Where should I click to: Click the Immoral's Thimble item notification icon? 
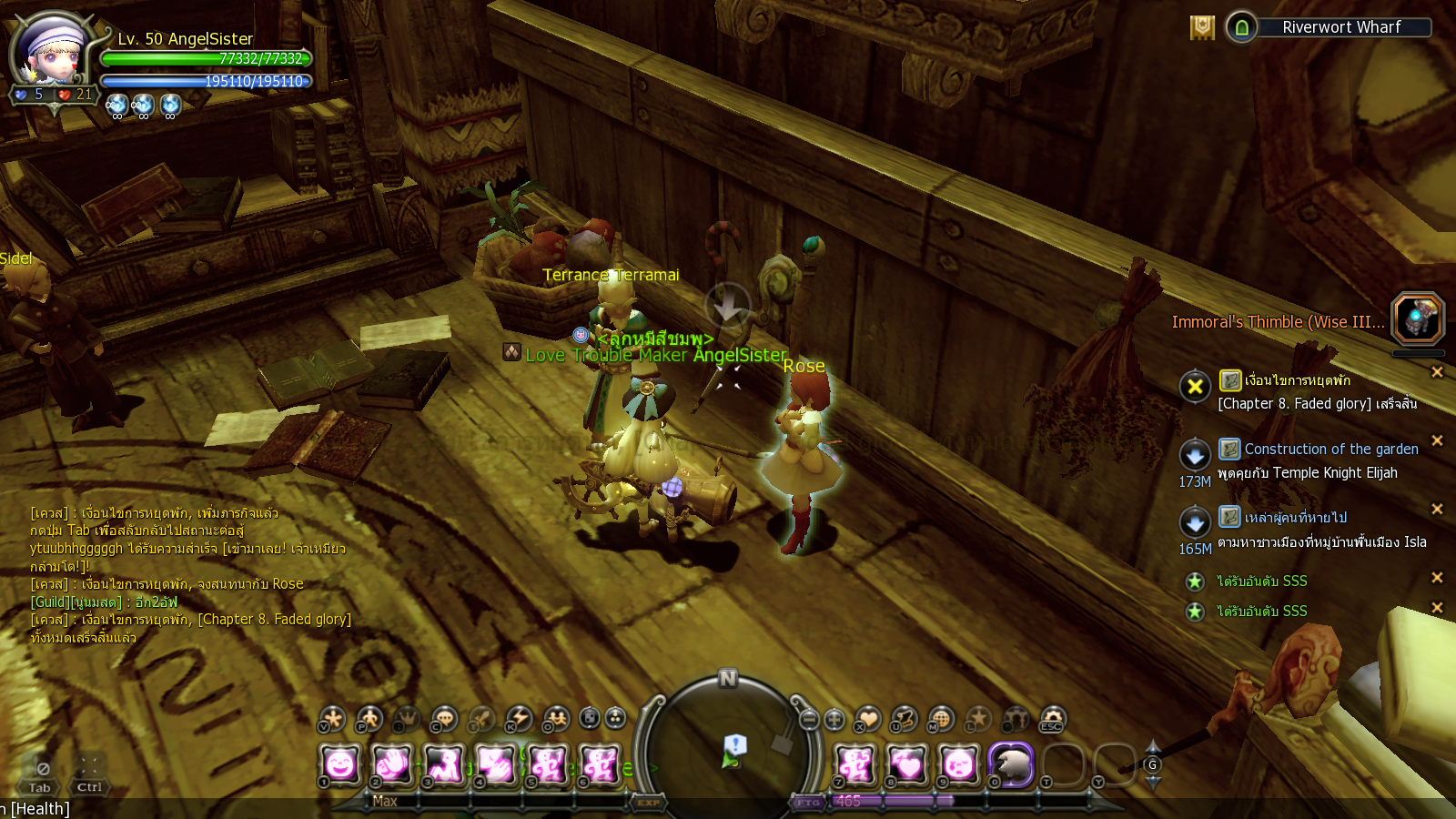pos(1417,318)
